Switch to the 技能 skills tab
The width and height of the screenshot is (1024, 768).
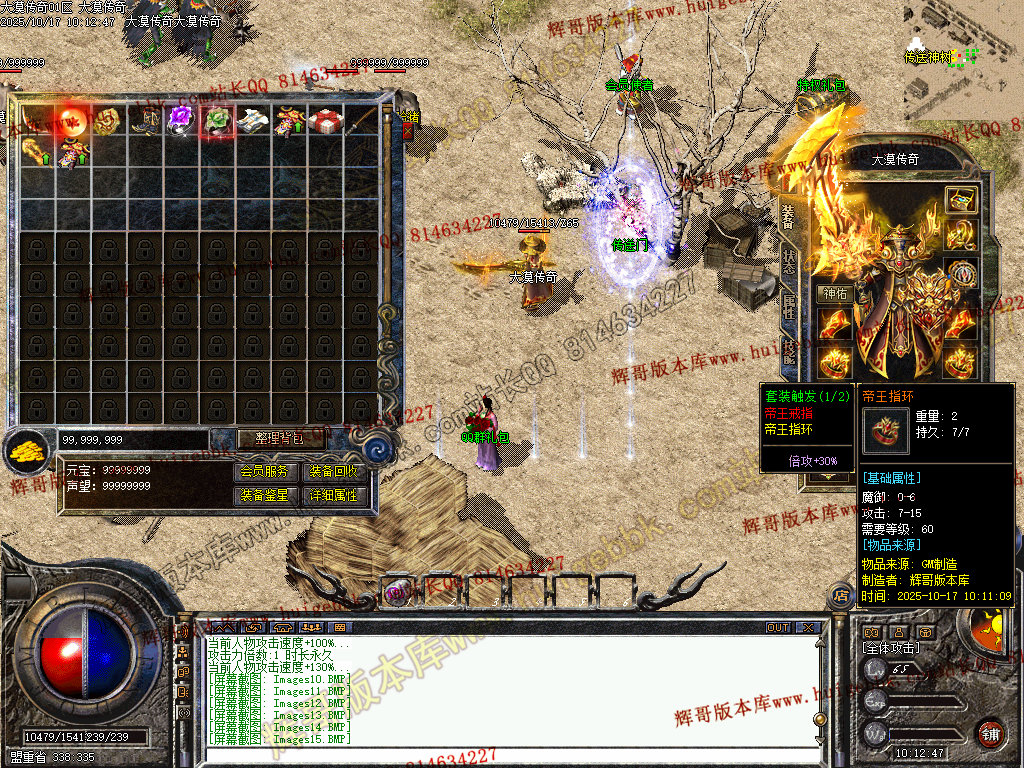789,350
